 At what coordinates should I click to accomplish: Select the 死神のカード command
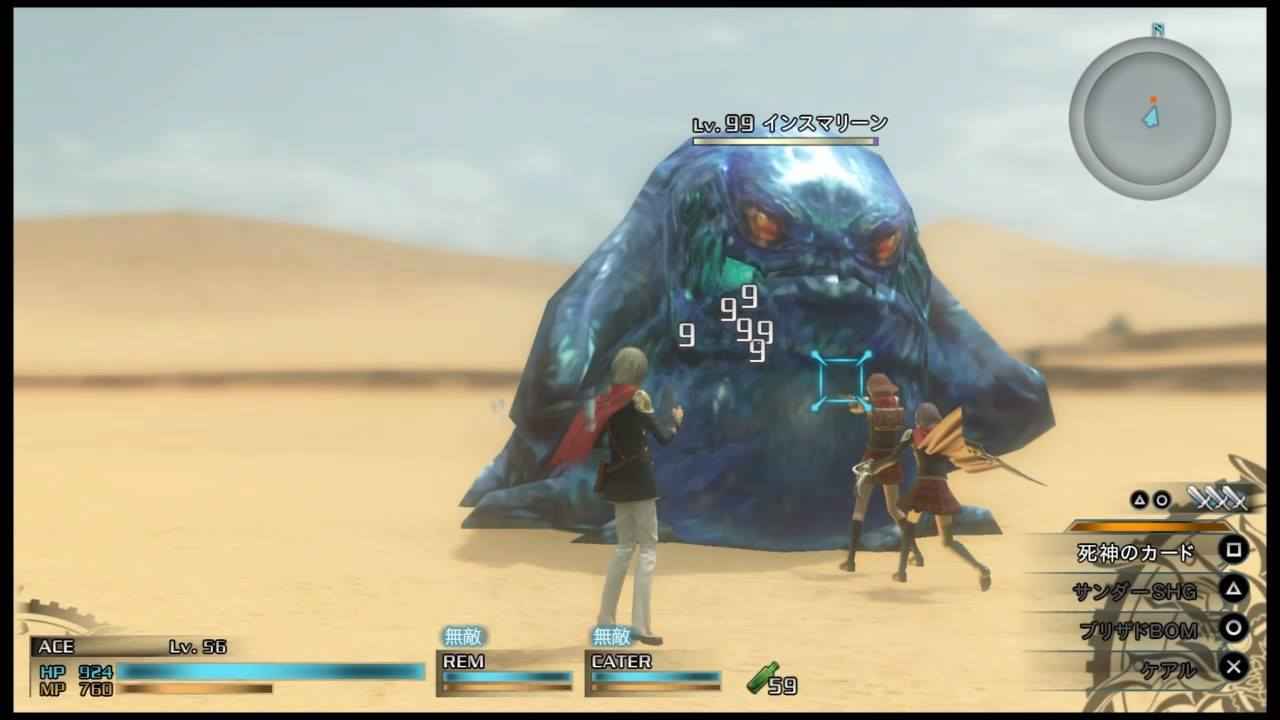(x=1136, y=552)
